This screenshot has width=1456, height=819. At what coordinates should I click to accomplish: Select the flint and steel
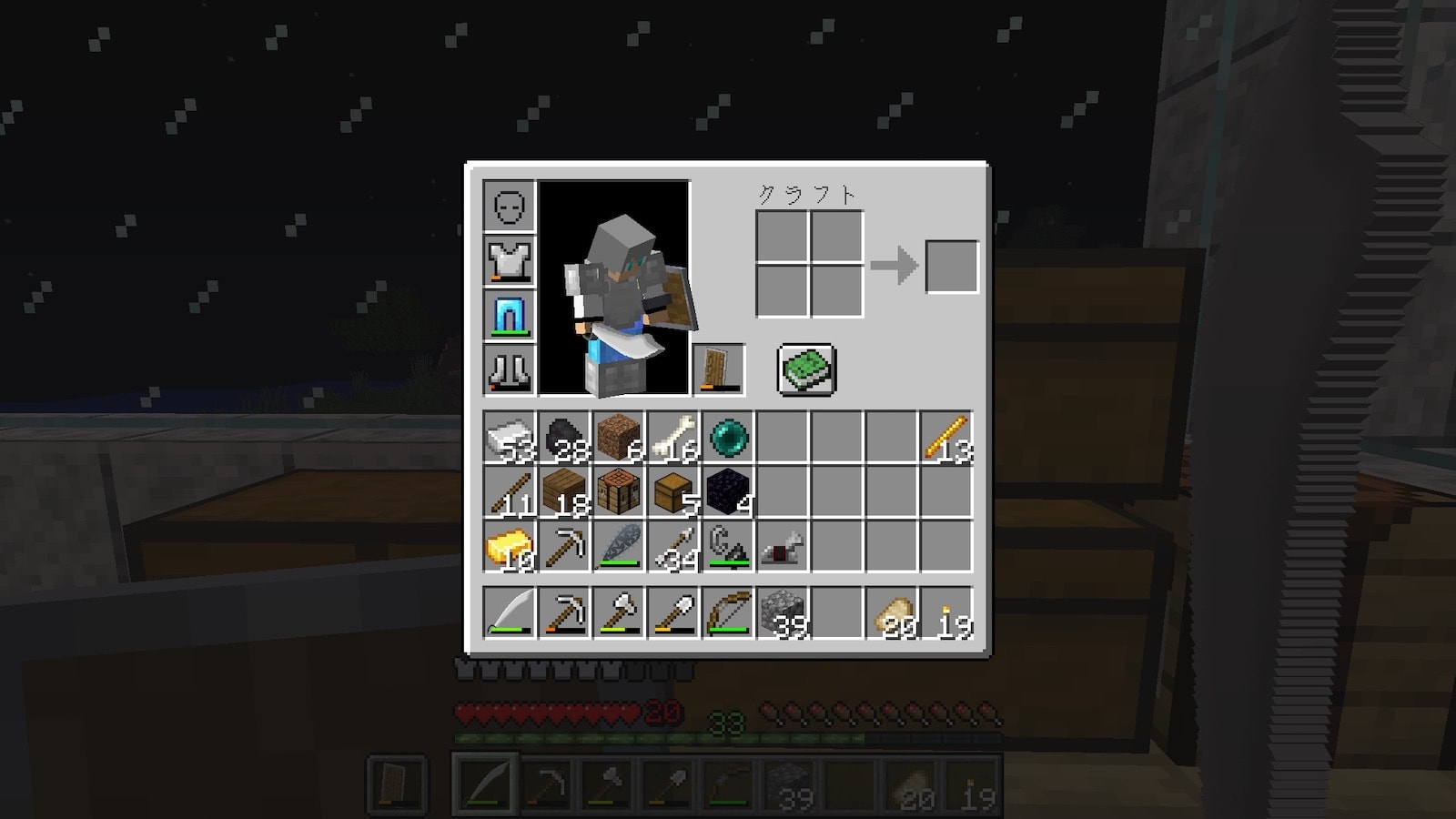[728, 547]
